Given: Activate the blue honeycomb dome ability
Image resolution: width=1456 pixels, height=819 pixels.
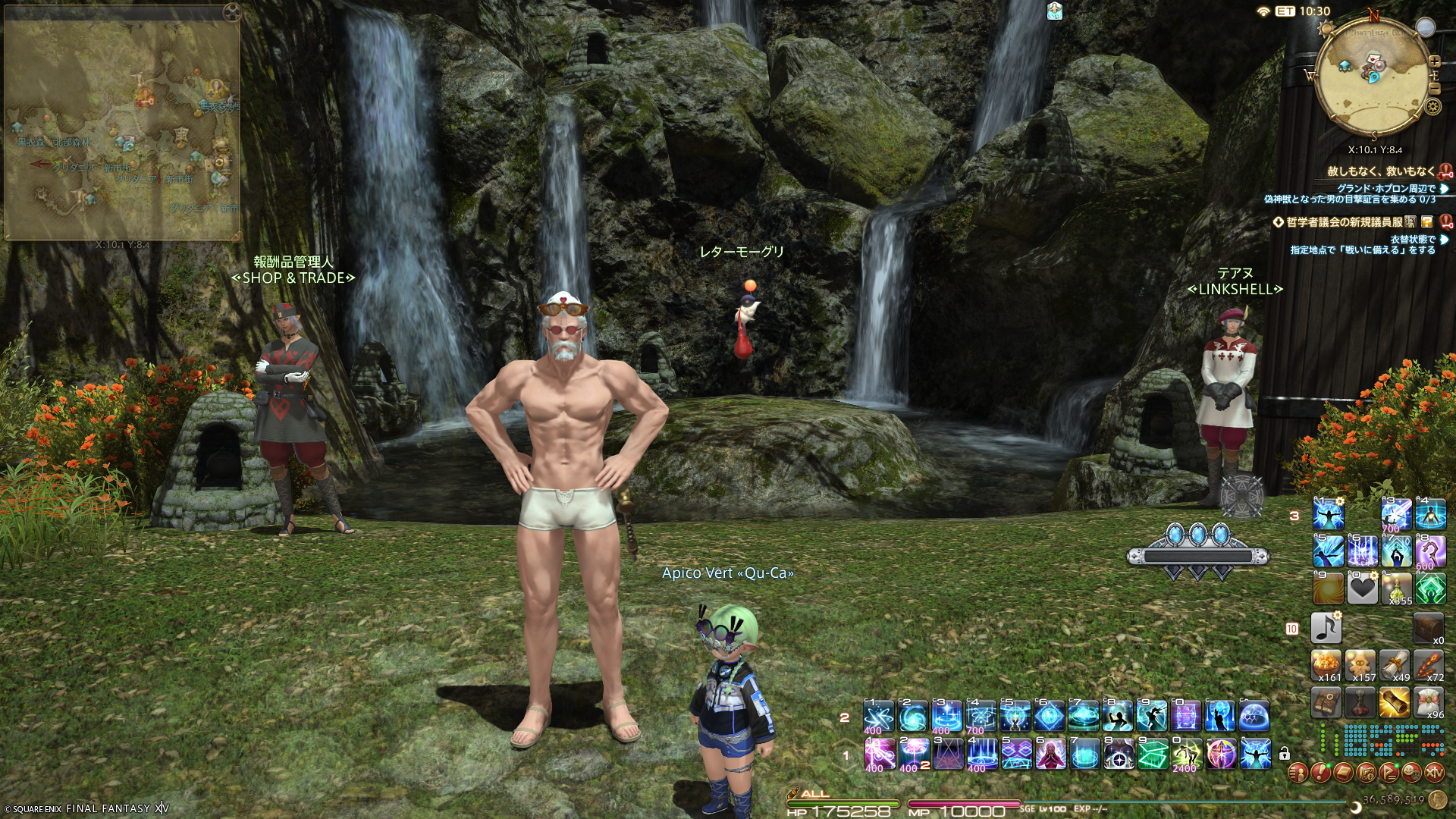Looking at the screenshot, I should 1254,715.
